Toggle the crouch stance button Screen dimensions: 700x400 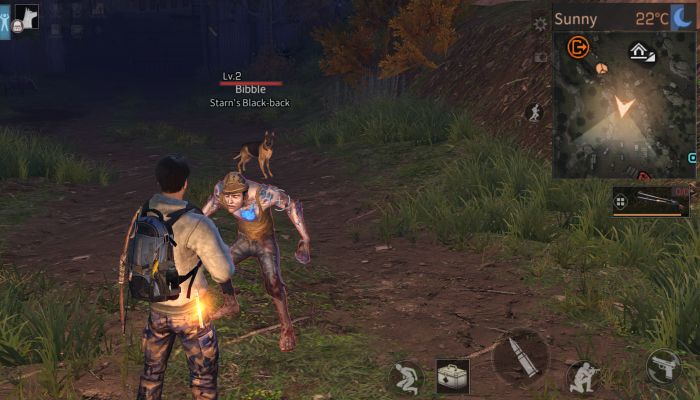(405, 377)
